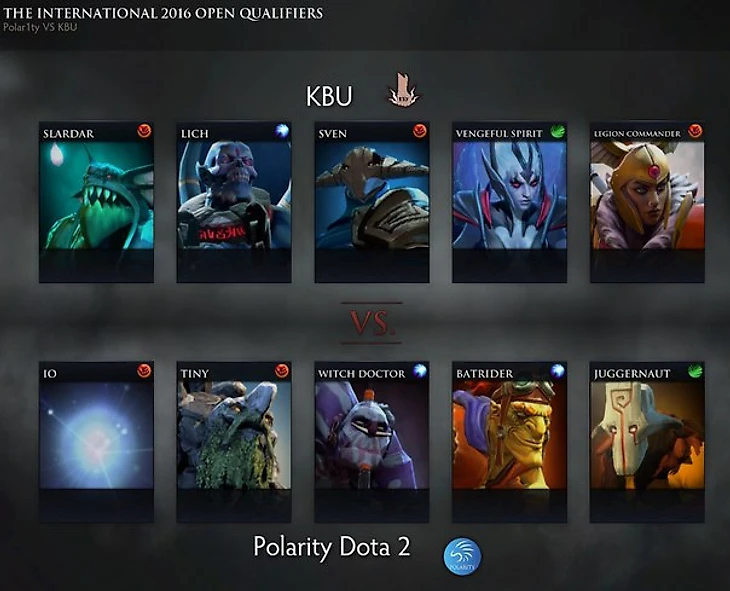Screen dimensions: 730x591
Task: Pick the Vengeful Spirit hero card
Action: pyautogui.click(x=509, y=202)
